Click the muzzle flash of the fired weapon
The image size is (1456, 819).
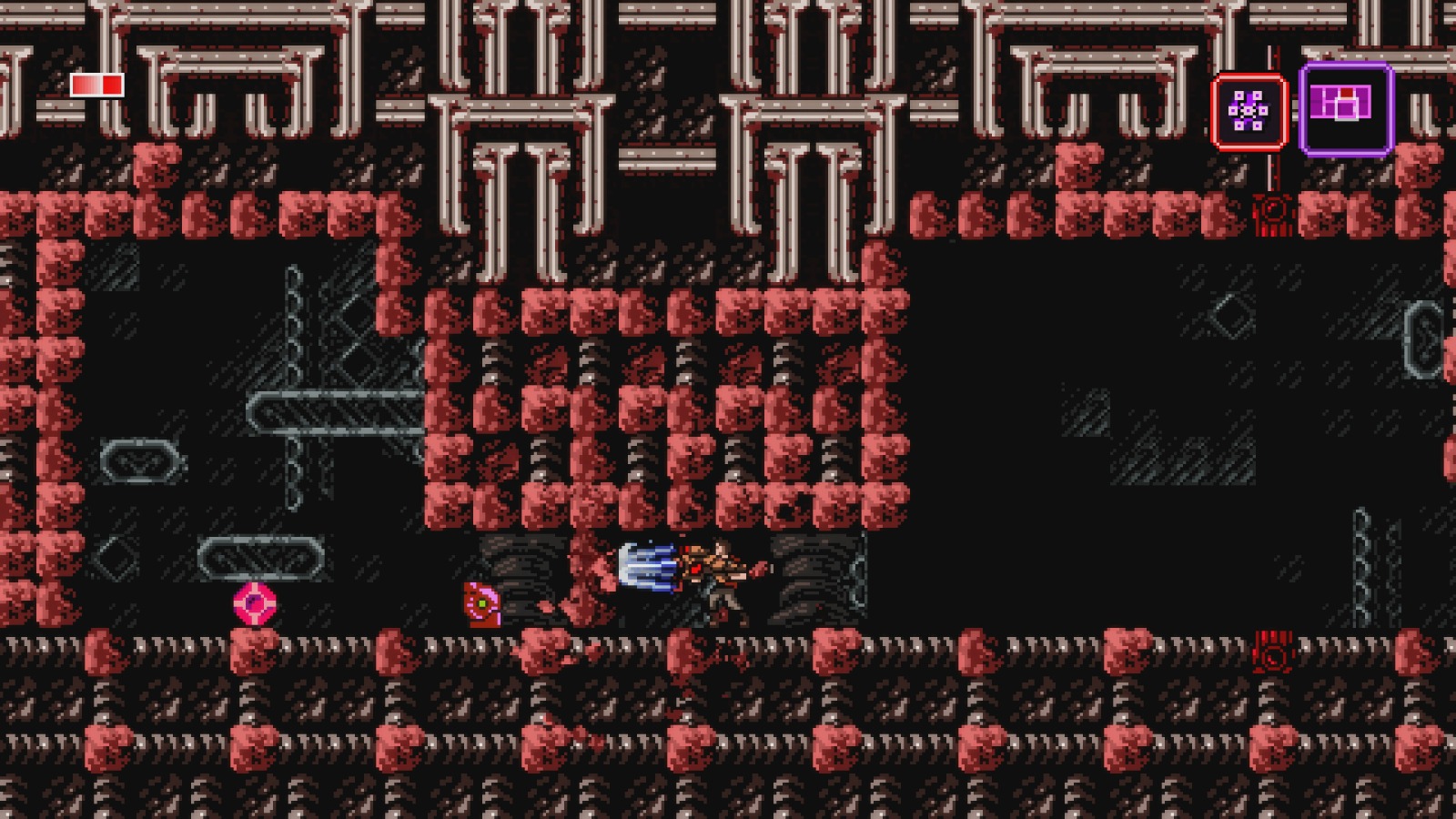(x=648, y=569)
